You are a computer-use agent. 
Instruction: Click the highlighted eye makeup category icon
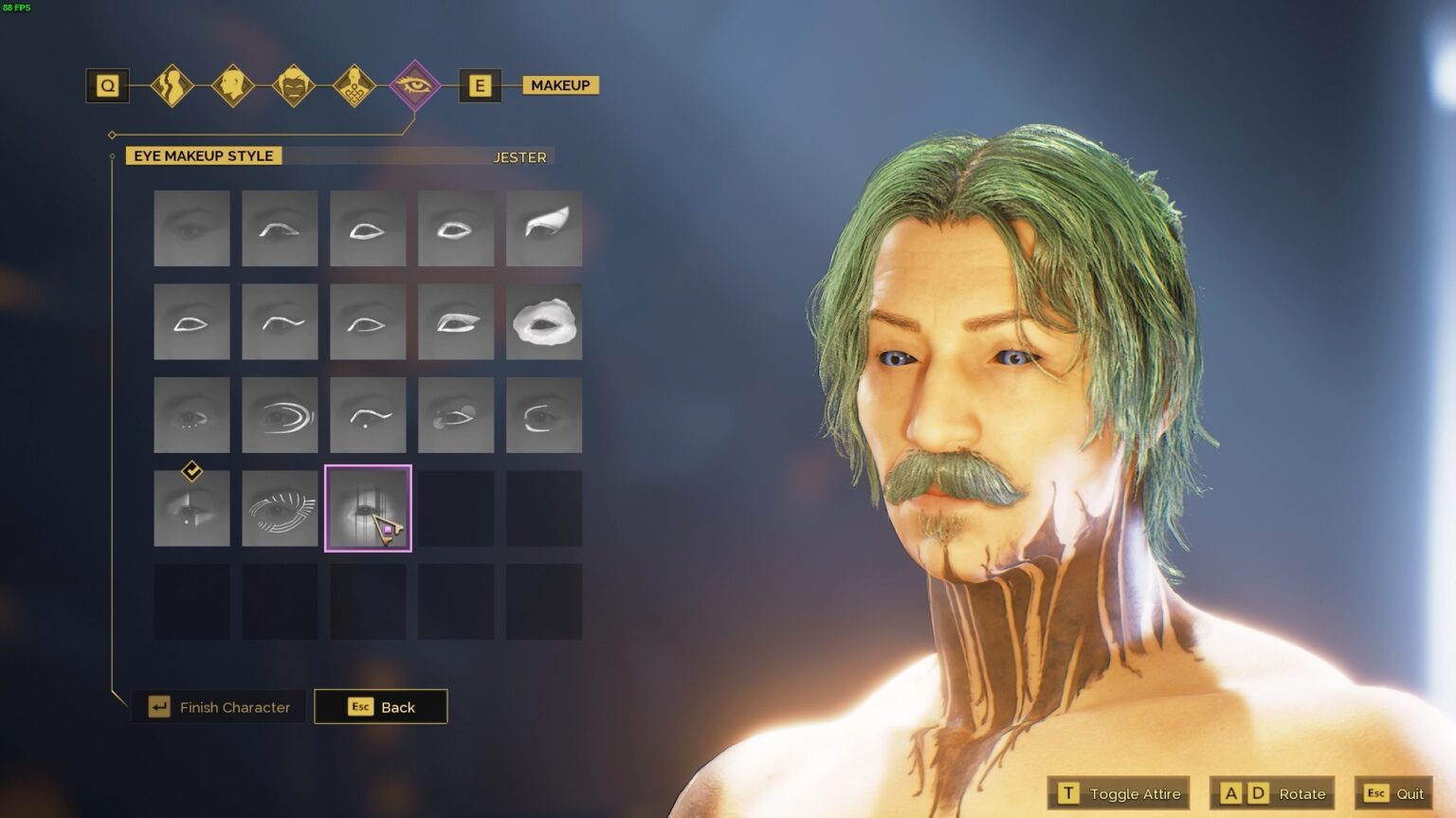414,84
